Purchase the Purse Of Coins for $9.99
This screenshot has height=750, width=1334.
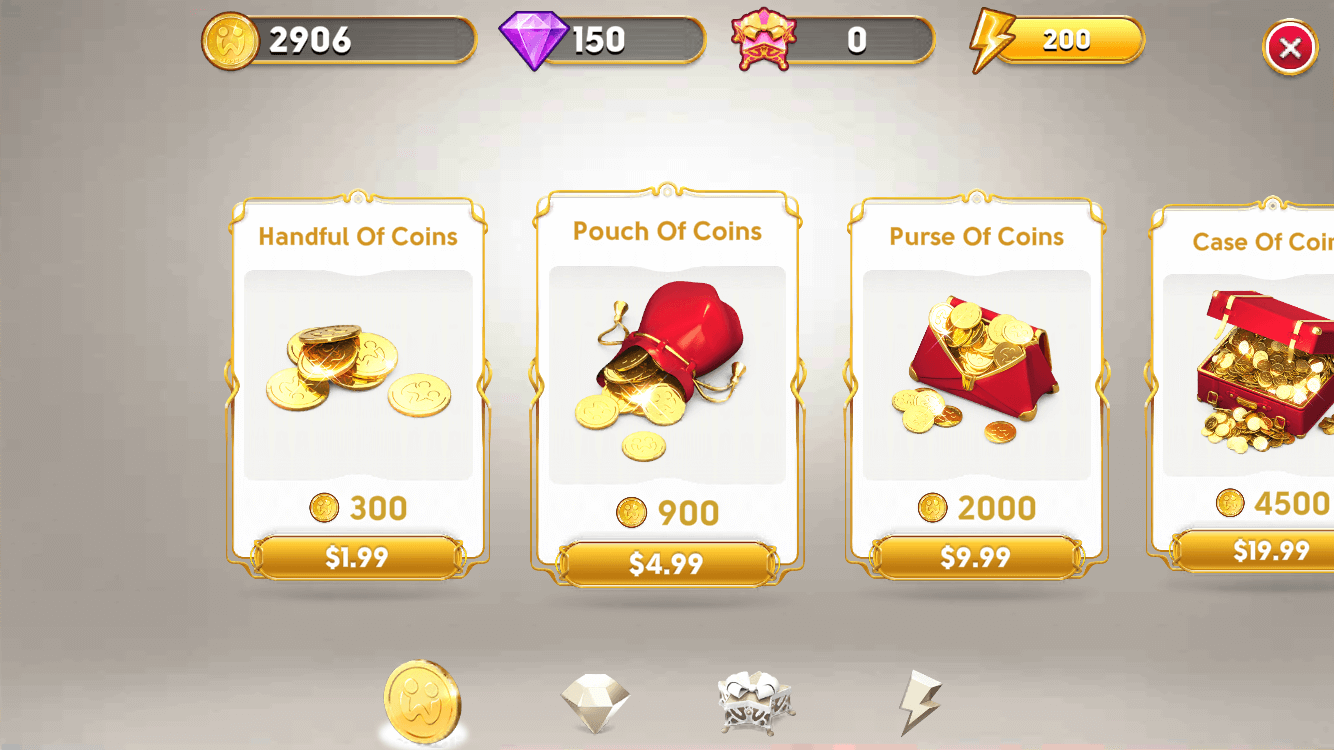pyautogui.click(x=975, y=558)
